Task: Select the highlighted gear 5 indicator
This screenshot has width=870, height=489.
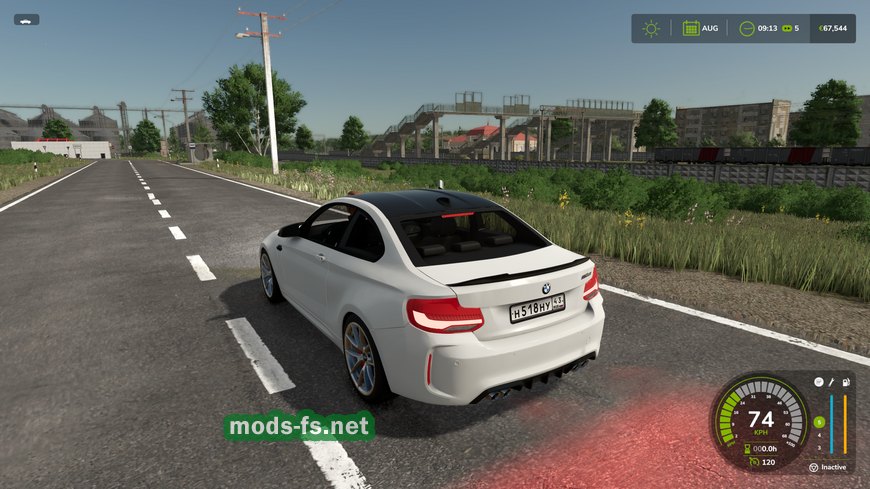Action: coord(818,421)
